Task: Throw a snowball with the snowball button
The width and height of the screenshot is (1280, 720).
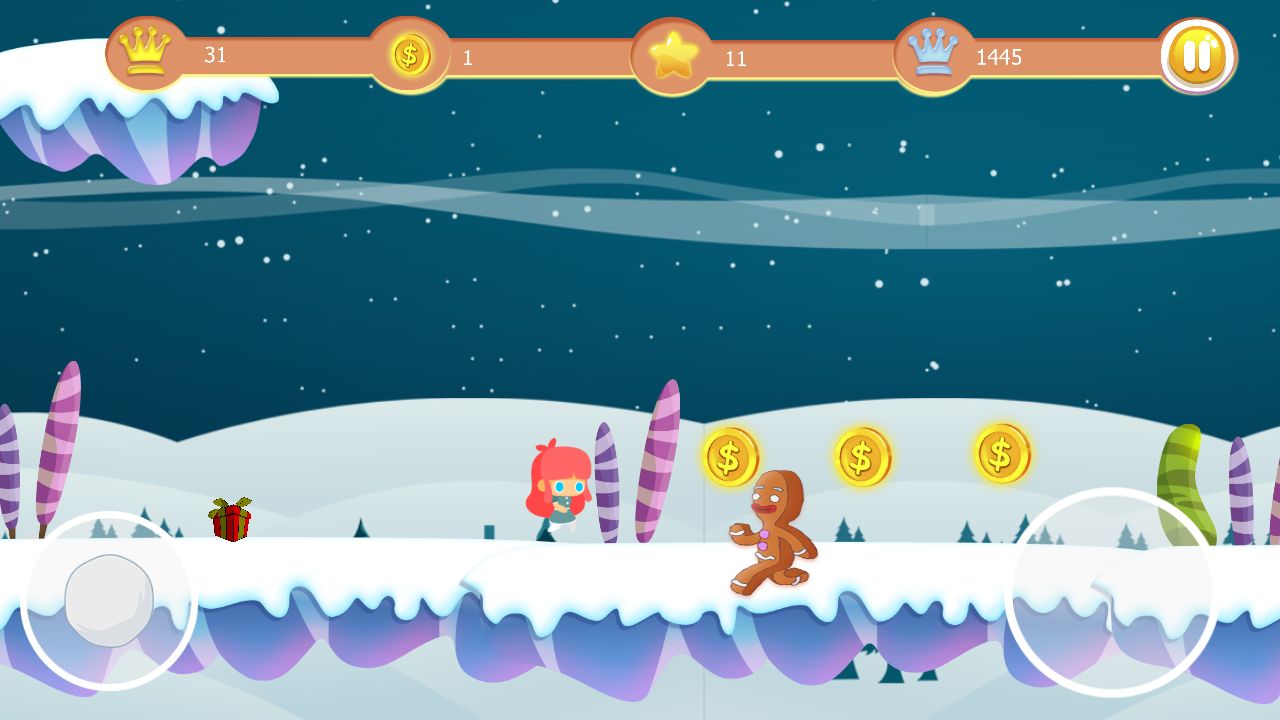Action: click(109, 601)
